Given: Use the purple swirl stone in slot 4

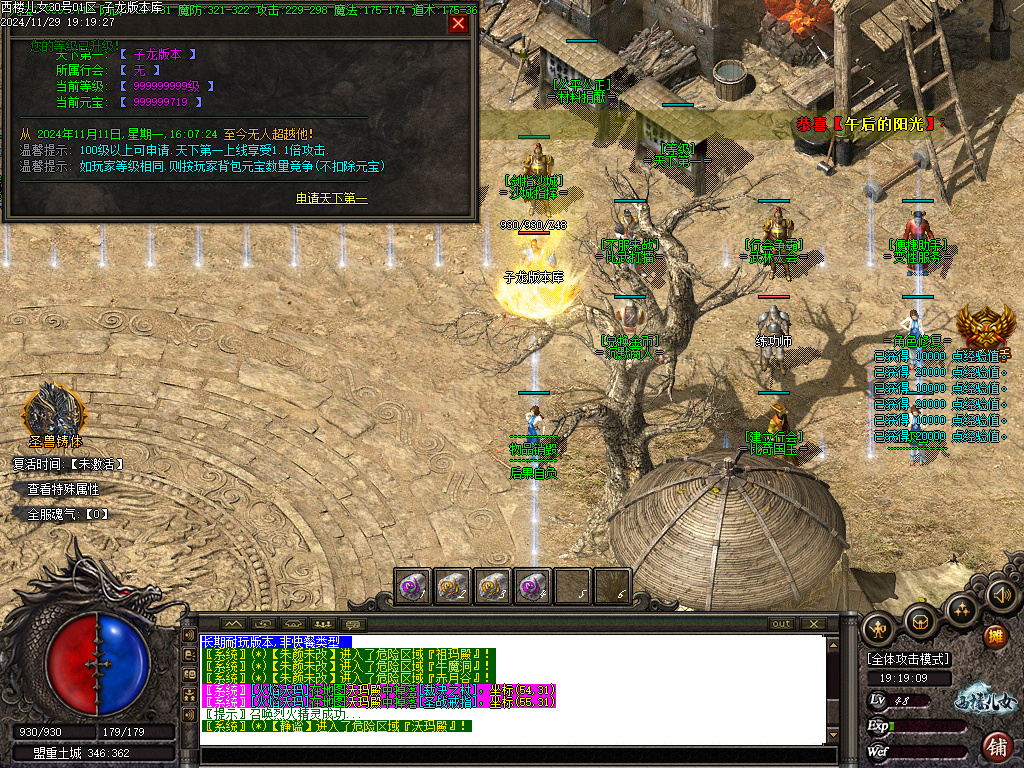Looking at the screenshot, I should pyautogui.click(x=532, y=587).
